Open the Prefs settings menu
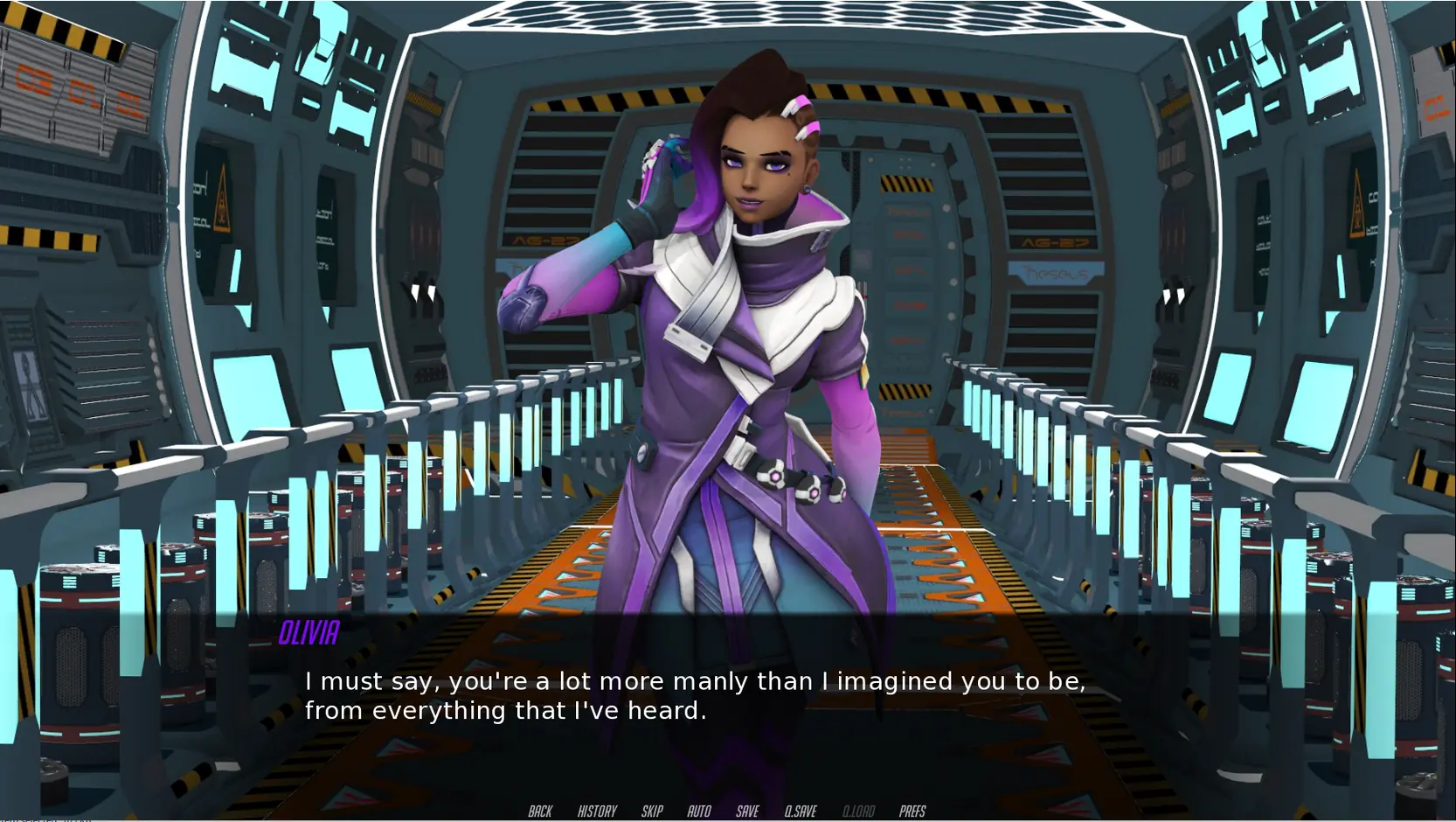The height and width of the screenshot is (822, 1456). (x=912, y=812)
